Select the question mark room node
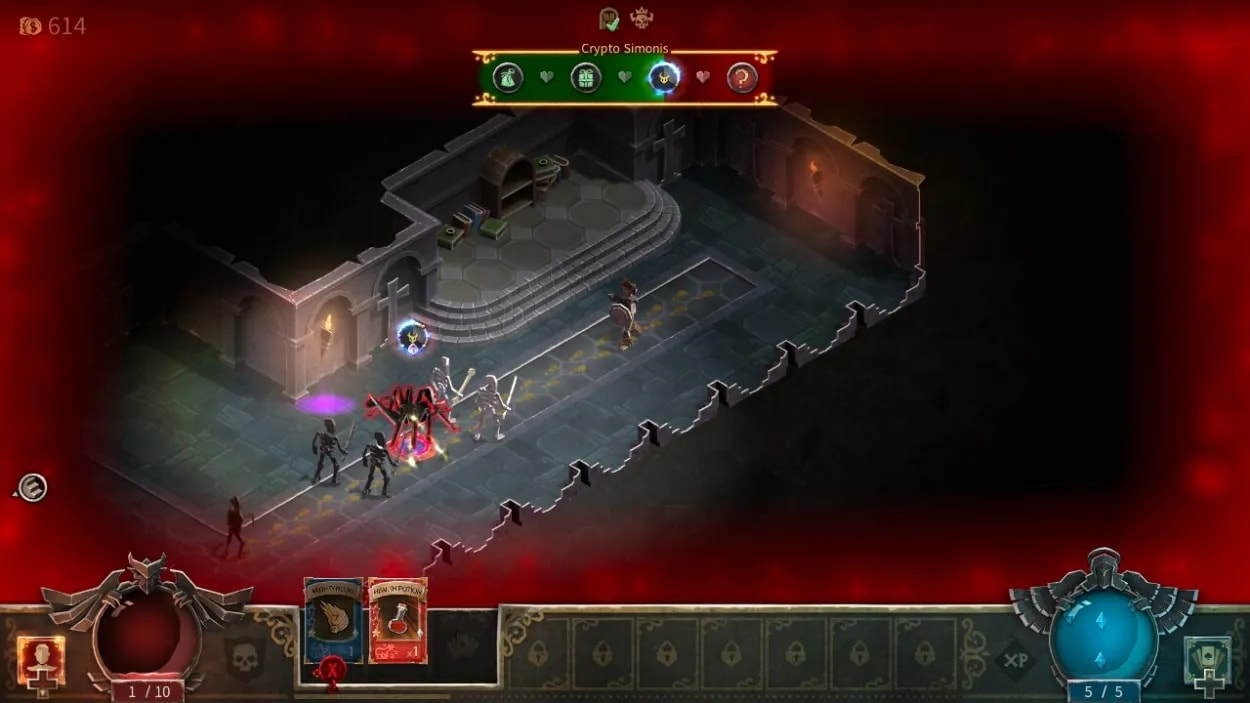This screenshot has width=1250, height=703. click(741, 77)
